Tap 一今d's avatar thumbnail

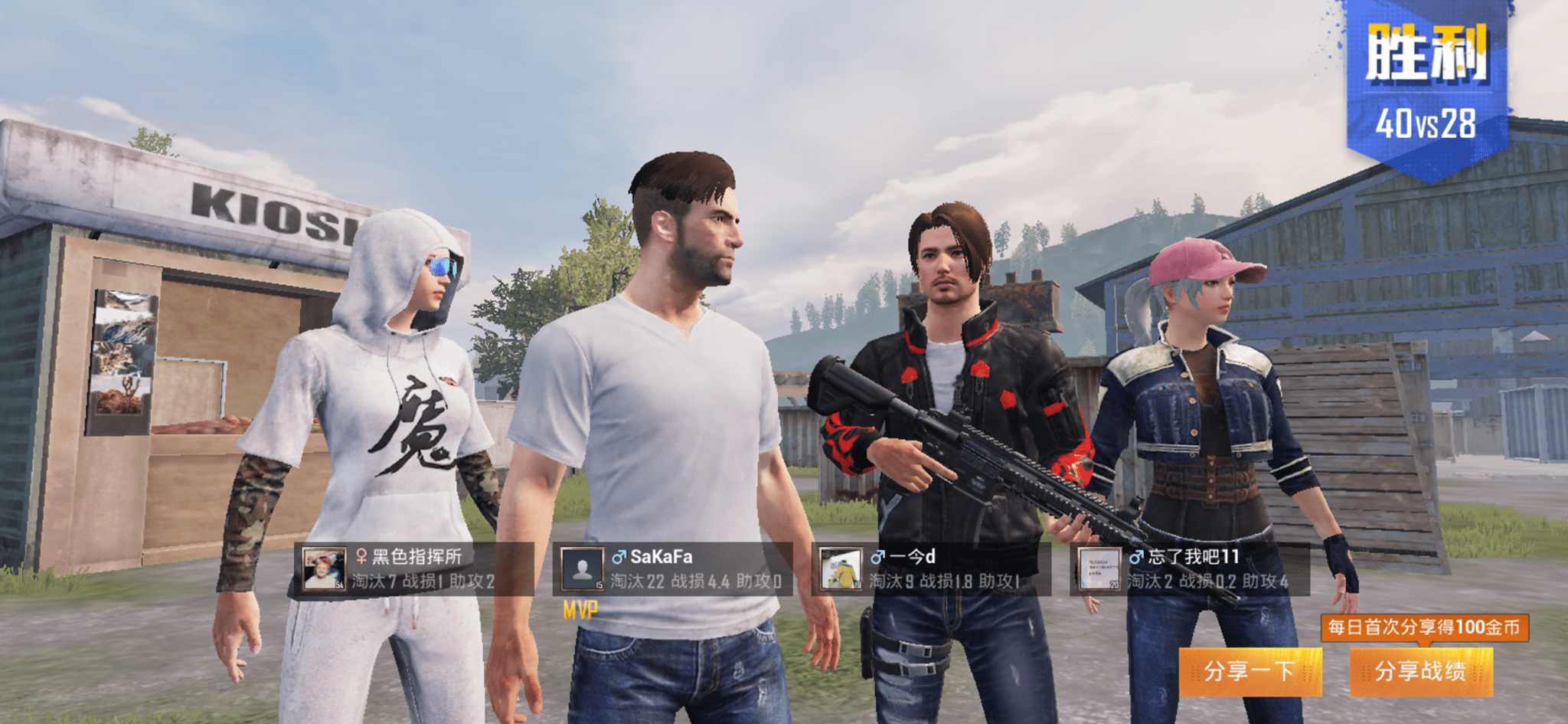841,568
